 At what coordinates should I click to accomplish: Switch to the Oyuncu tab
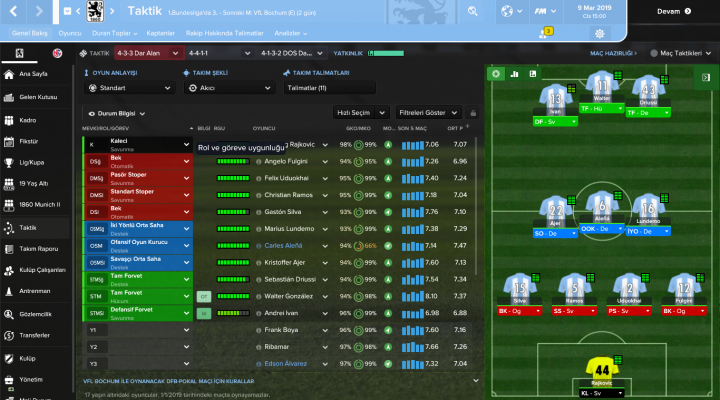[70, 32]
